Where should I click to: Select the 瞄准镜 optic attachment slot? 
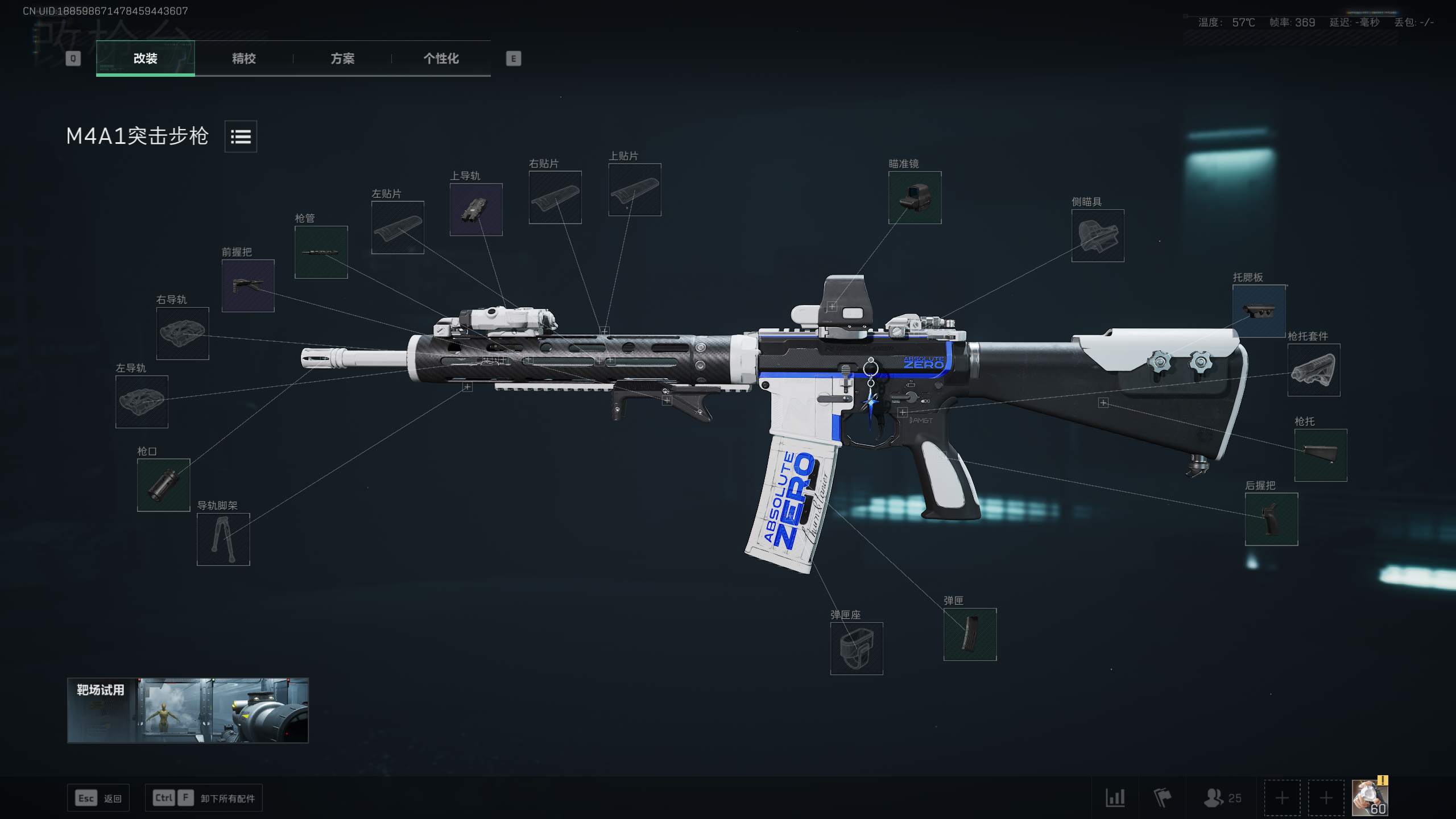tap(915, 198)
